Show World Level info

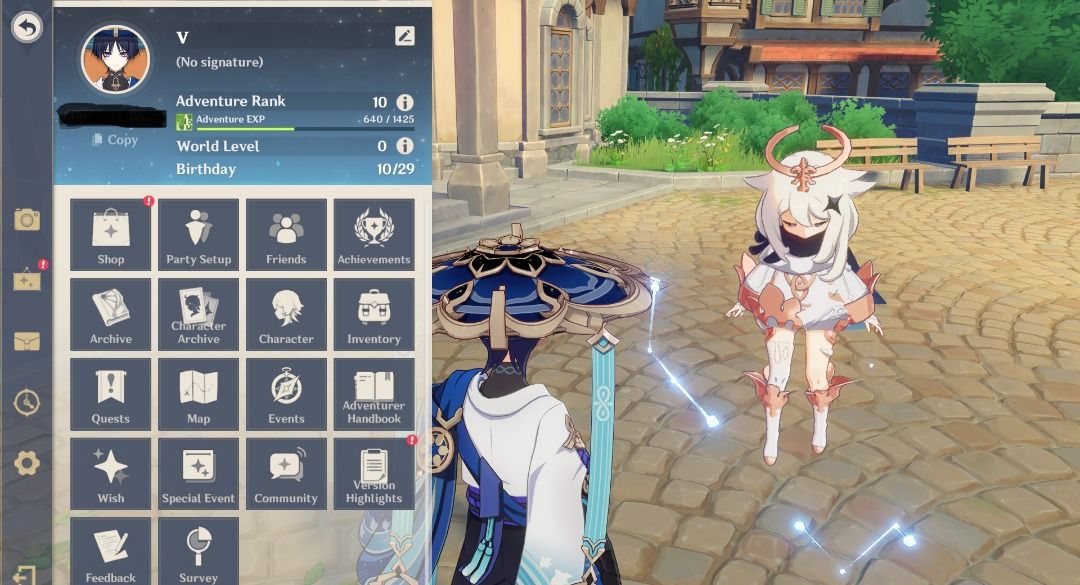point(404,146)
